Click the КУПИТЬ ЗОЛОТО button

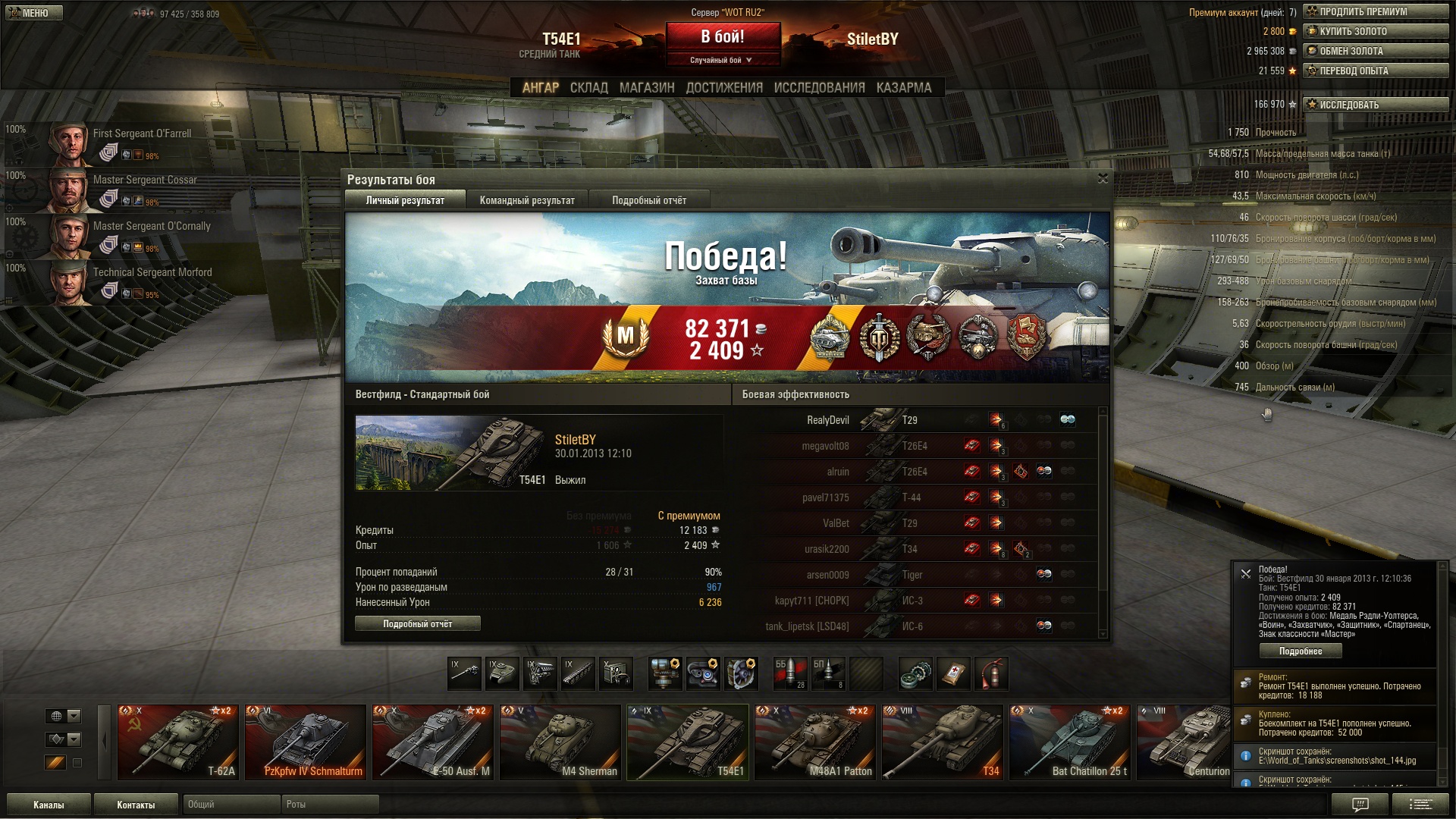[1376, 31]
